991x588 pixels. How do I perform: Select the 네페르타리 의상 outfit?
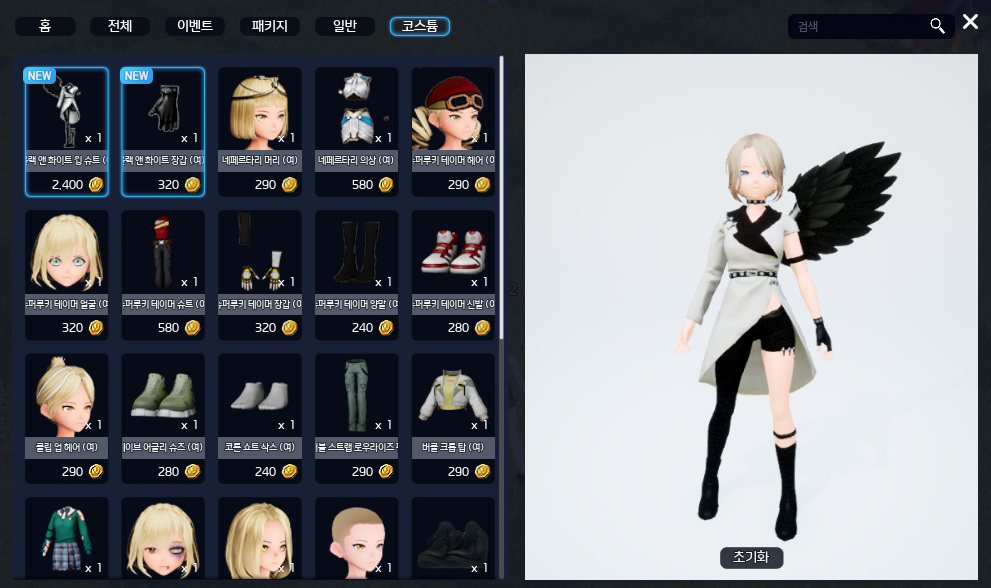[x=356, y=110]
